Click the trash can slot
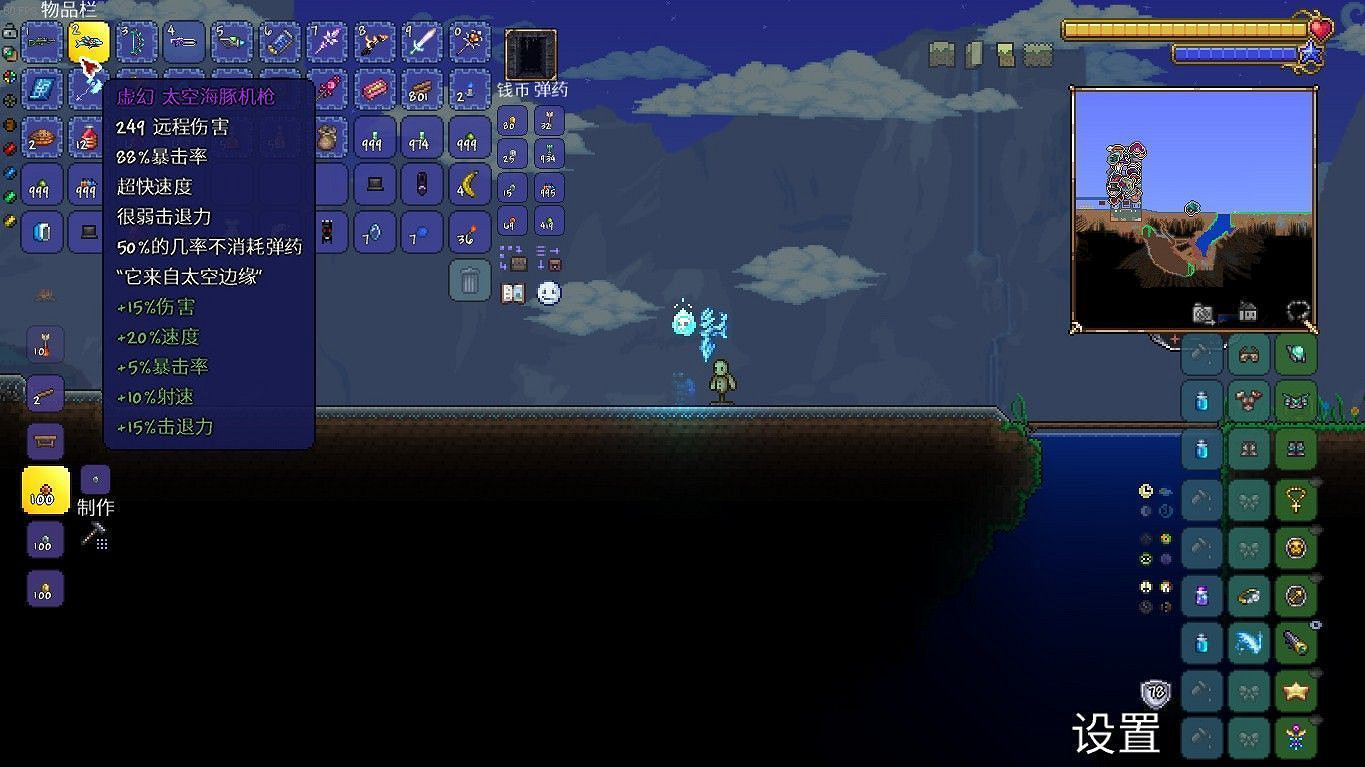 pos(469,283)
